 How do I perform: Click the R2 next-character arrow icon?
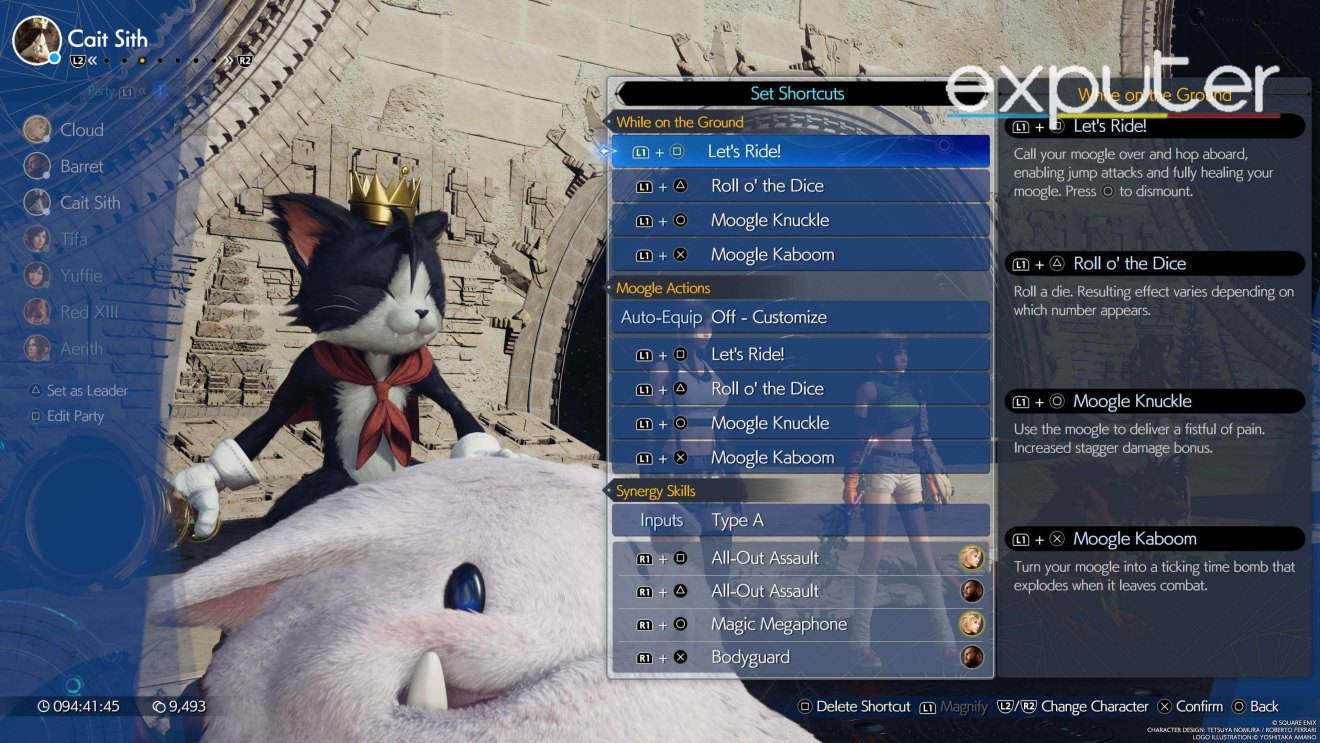pyautogui.click(x=243, y=61)
